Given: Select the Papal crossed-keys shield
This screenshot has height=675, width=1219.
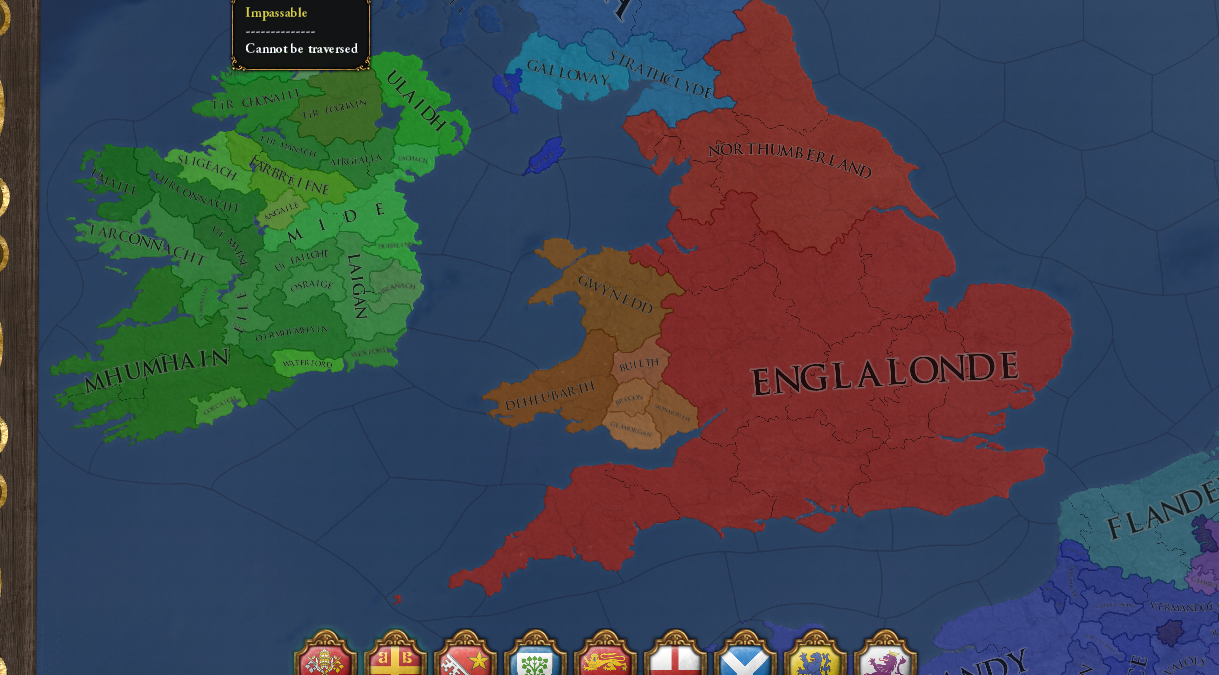Looking at the screenshot, I should point(325,660).
